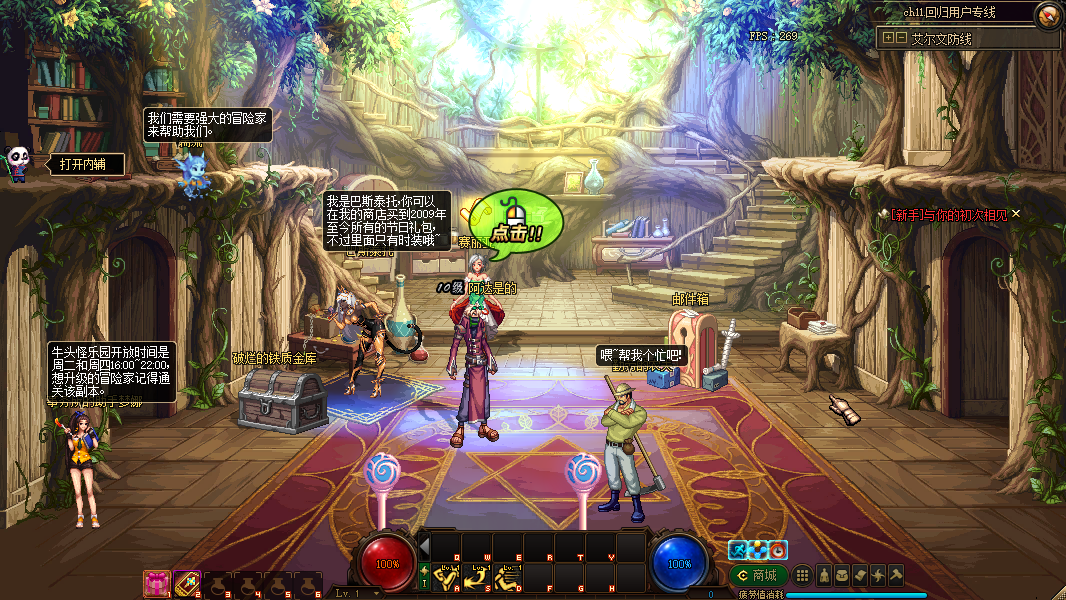Click the running figure buff icon
This screenshot has width=1066, height=600.
[738, 549]
